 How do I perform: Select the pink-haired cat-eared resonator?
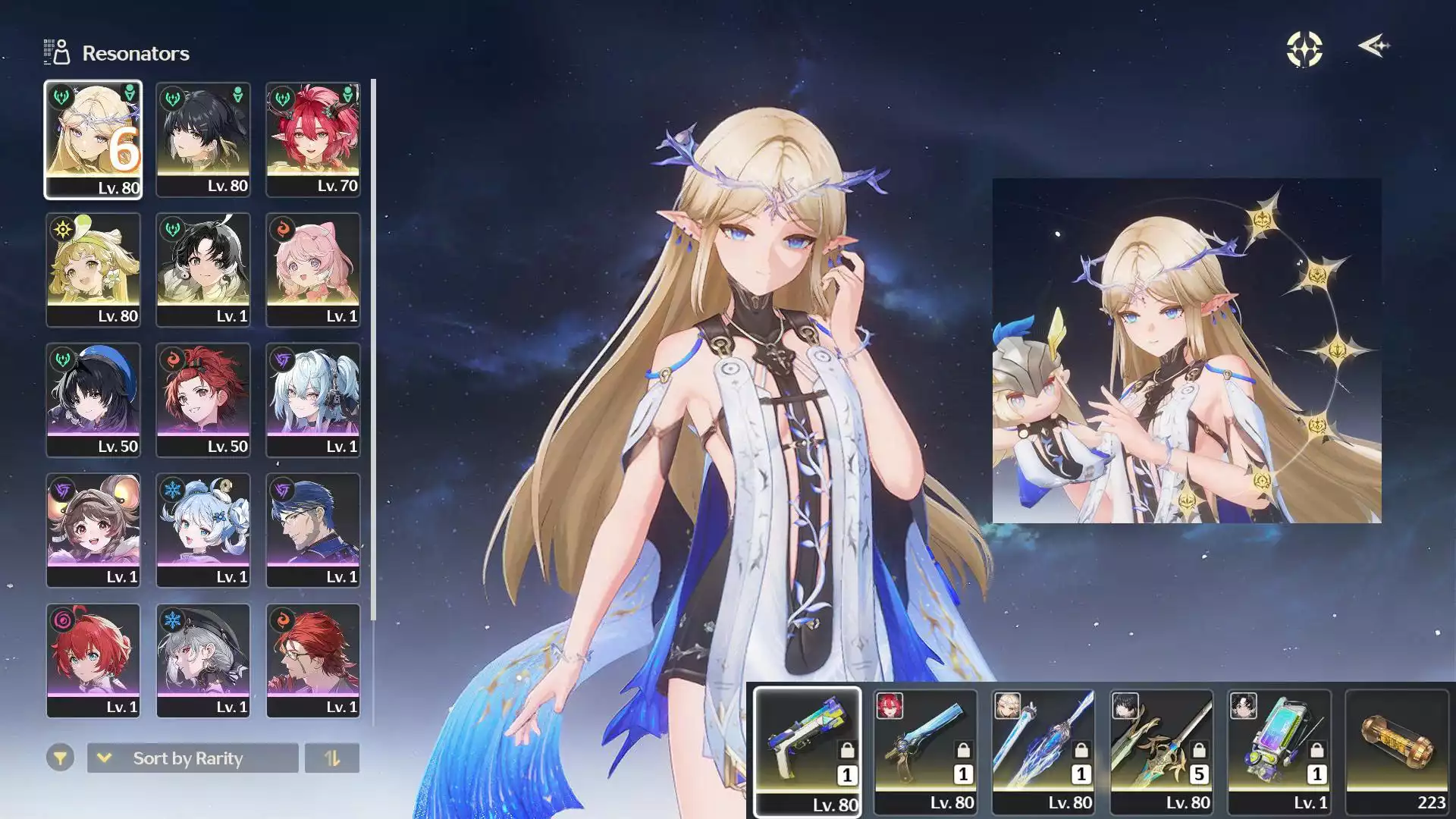click(x=312, y=270)
